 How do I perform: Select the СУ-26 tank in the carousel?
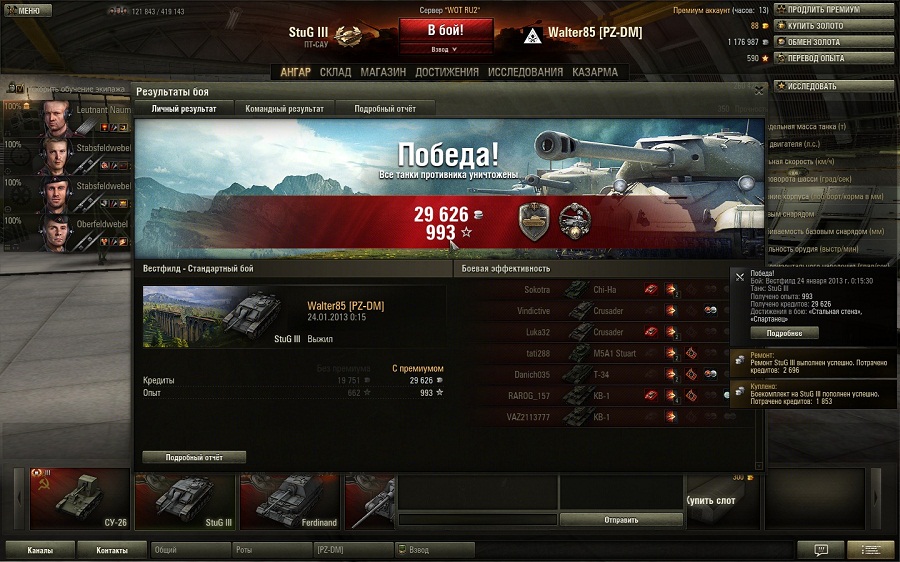pos(79,498)
